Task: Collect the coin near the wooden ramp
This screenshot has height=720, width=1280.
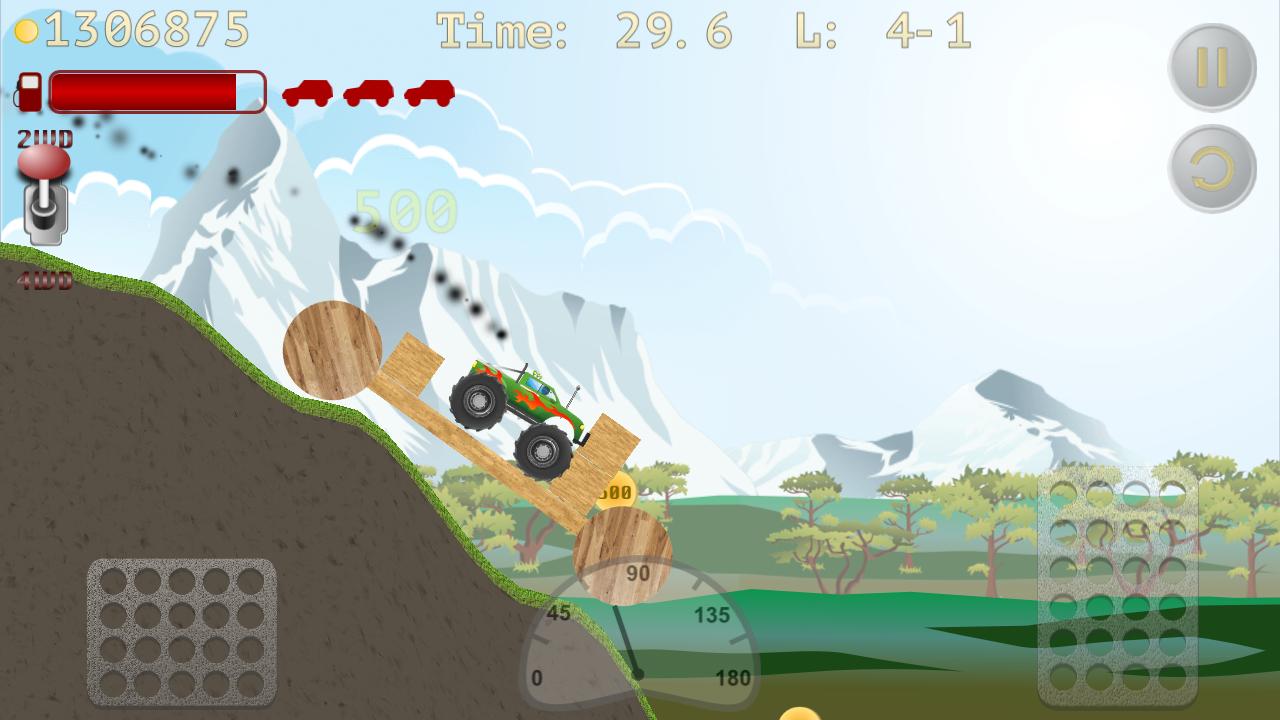Action: (617, 490)
